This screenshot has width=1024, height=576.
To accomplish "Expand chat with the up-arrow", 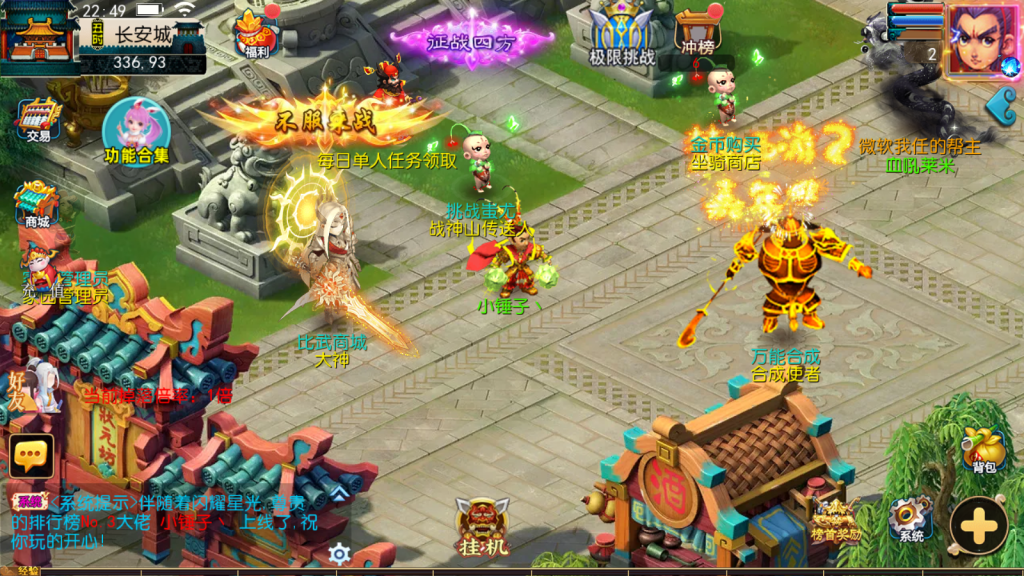I will click(339, 493).
